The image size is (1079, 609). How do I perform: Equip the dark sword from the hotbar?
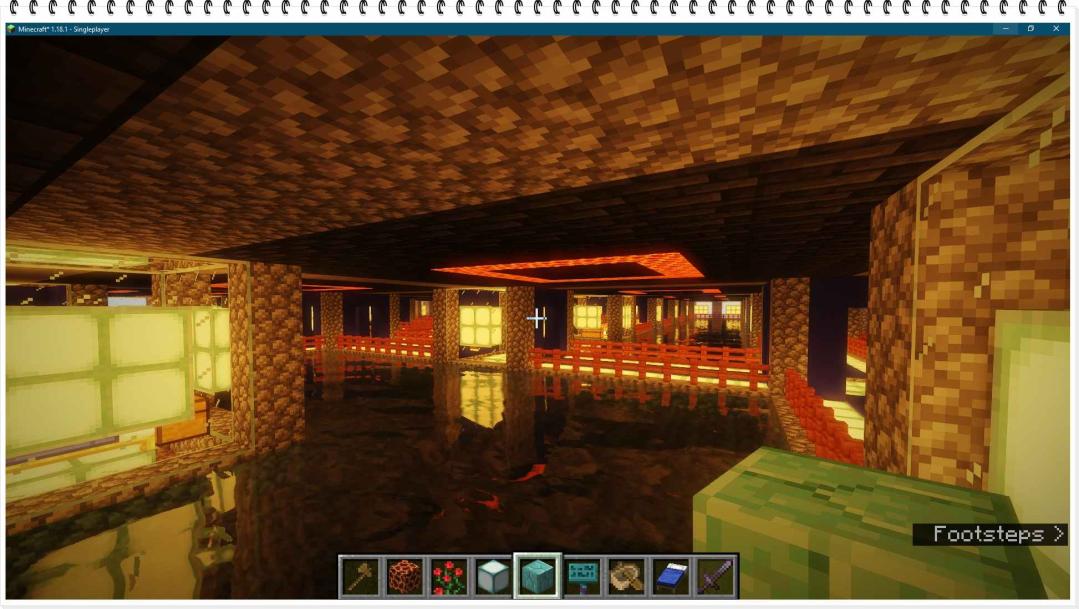715,577
